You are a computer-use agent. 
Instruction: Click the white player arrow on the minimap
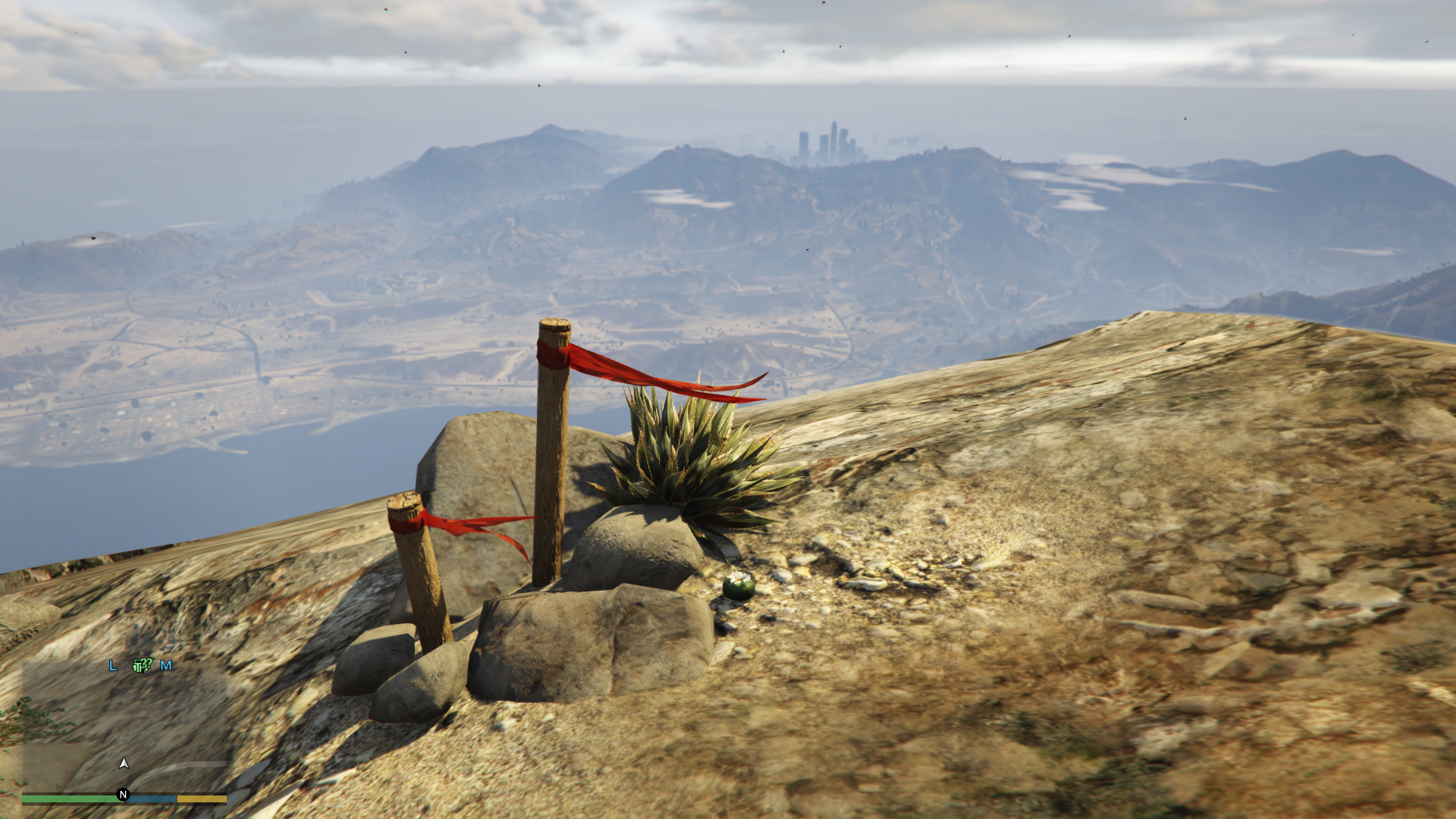tap(124, 763)
